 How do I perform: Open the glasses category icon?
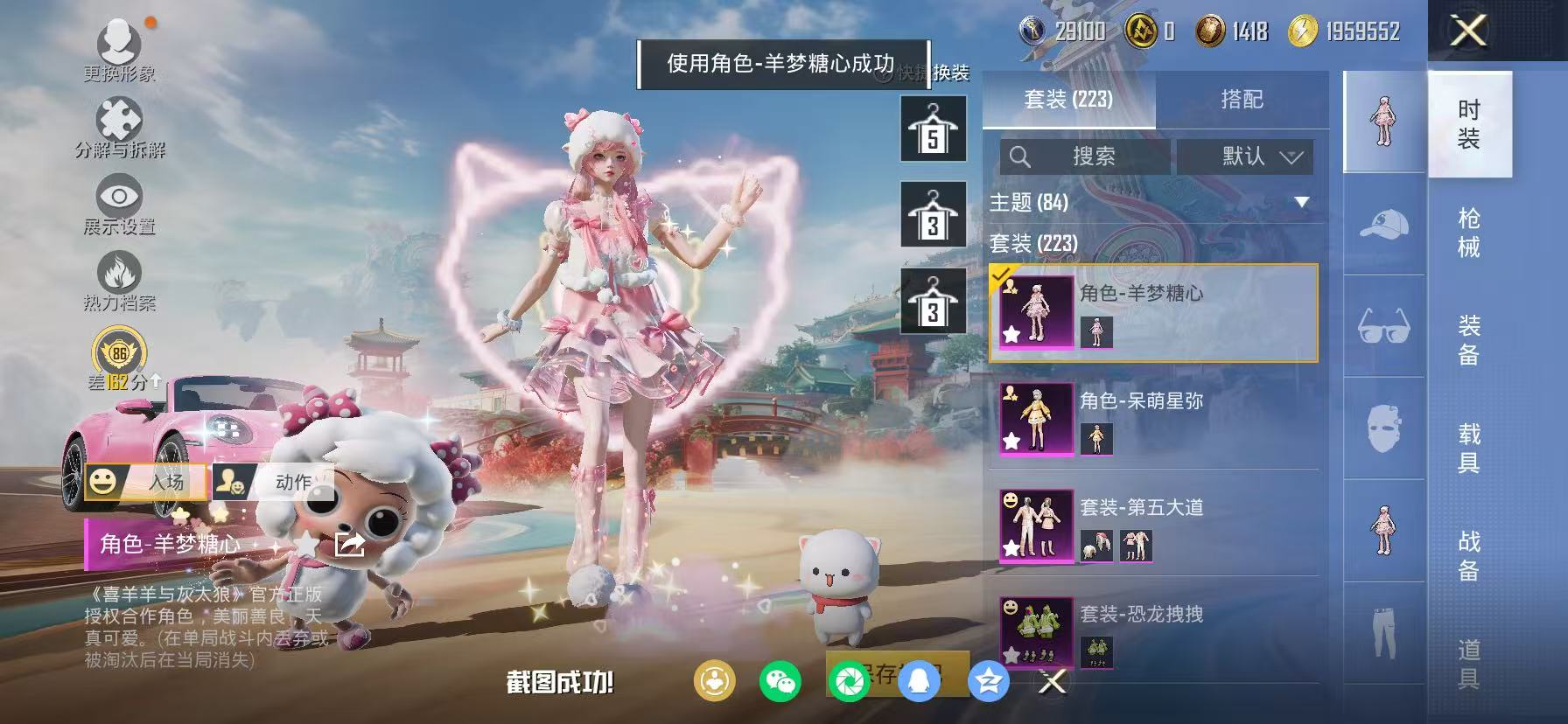[x=1382, y=324]
